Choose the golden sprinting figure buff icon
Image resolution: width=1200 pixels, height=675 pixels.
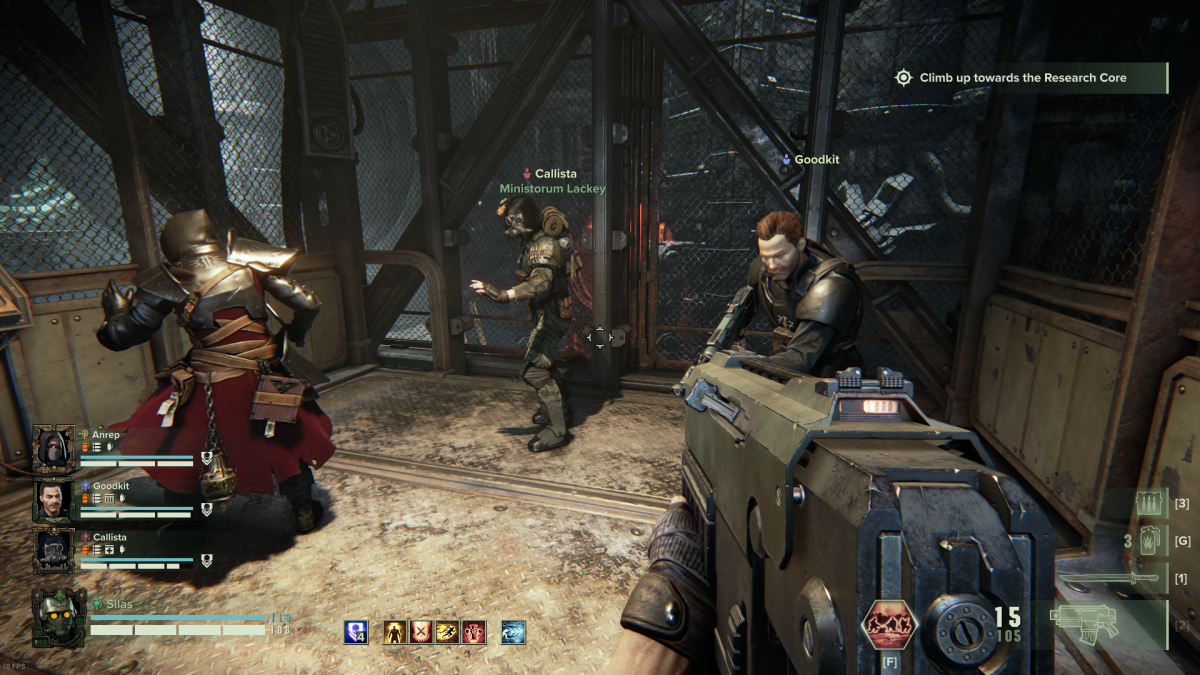pyautogui.click(x=447, y=632)
